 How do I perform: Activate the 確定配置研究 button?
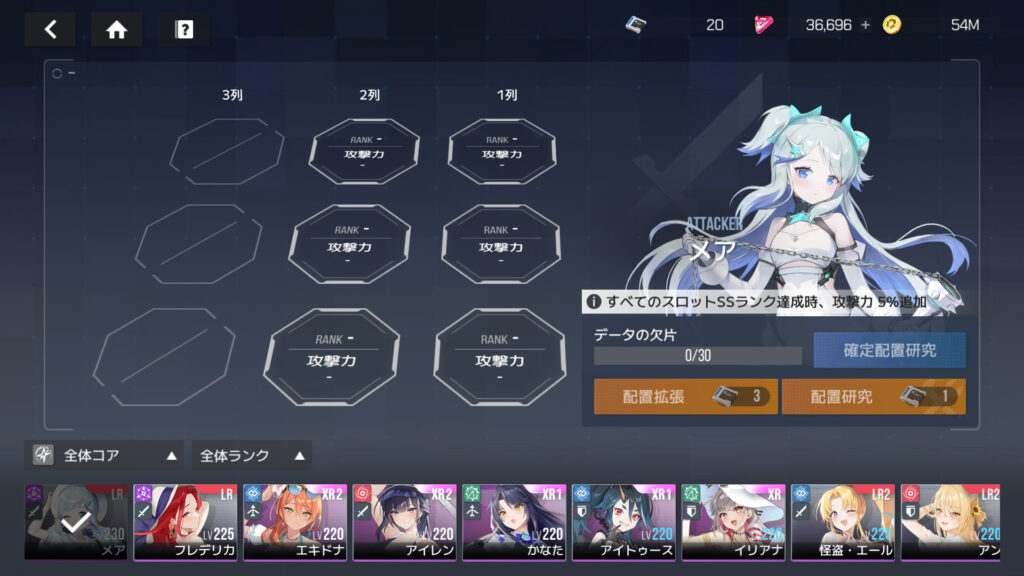[889, 350]
